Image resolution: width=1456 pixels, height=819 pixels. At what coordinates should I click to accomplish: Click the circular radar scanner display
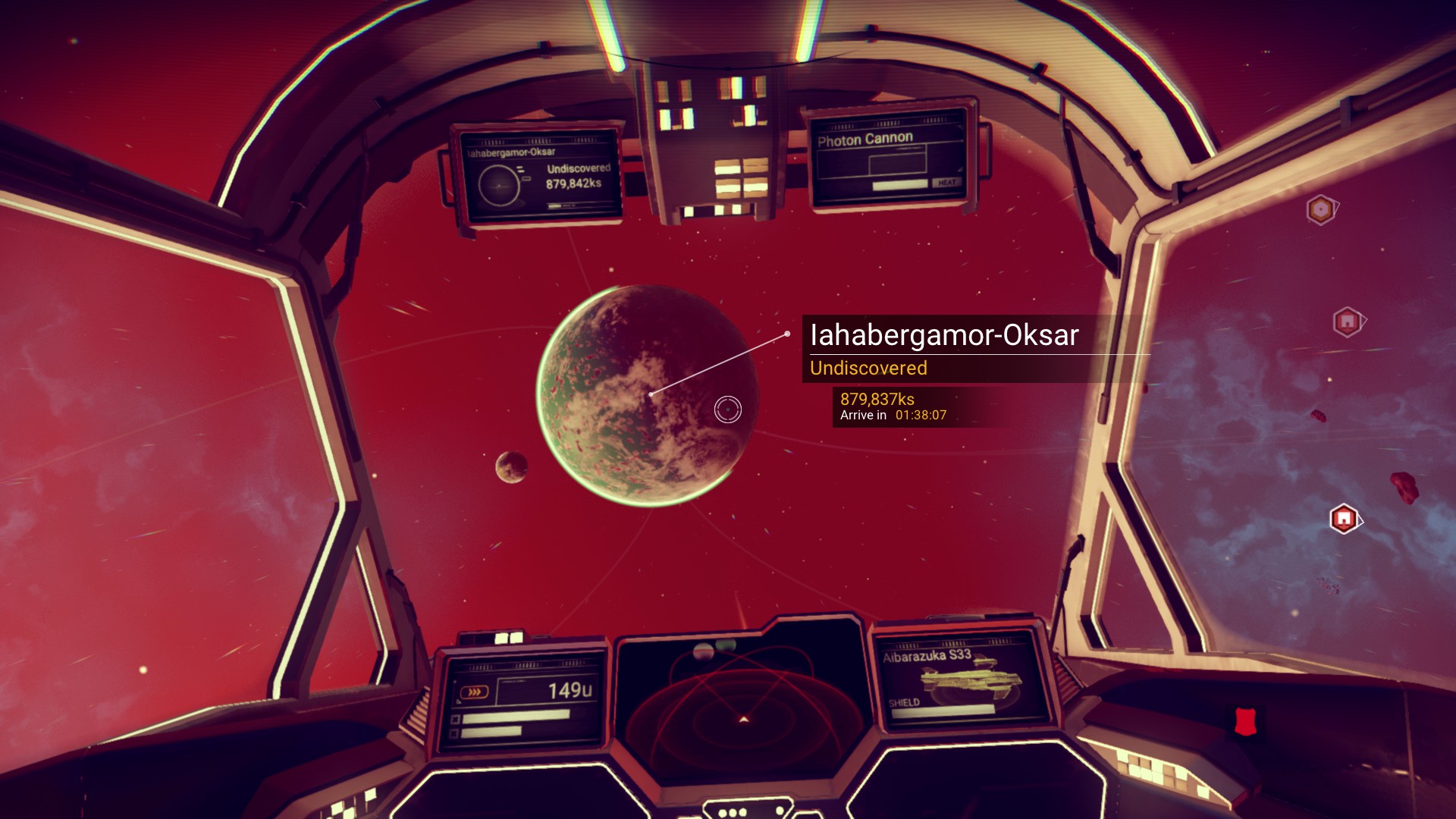[742, 707]
